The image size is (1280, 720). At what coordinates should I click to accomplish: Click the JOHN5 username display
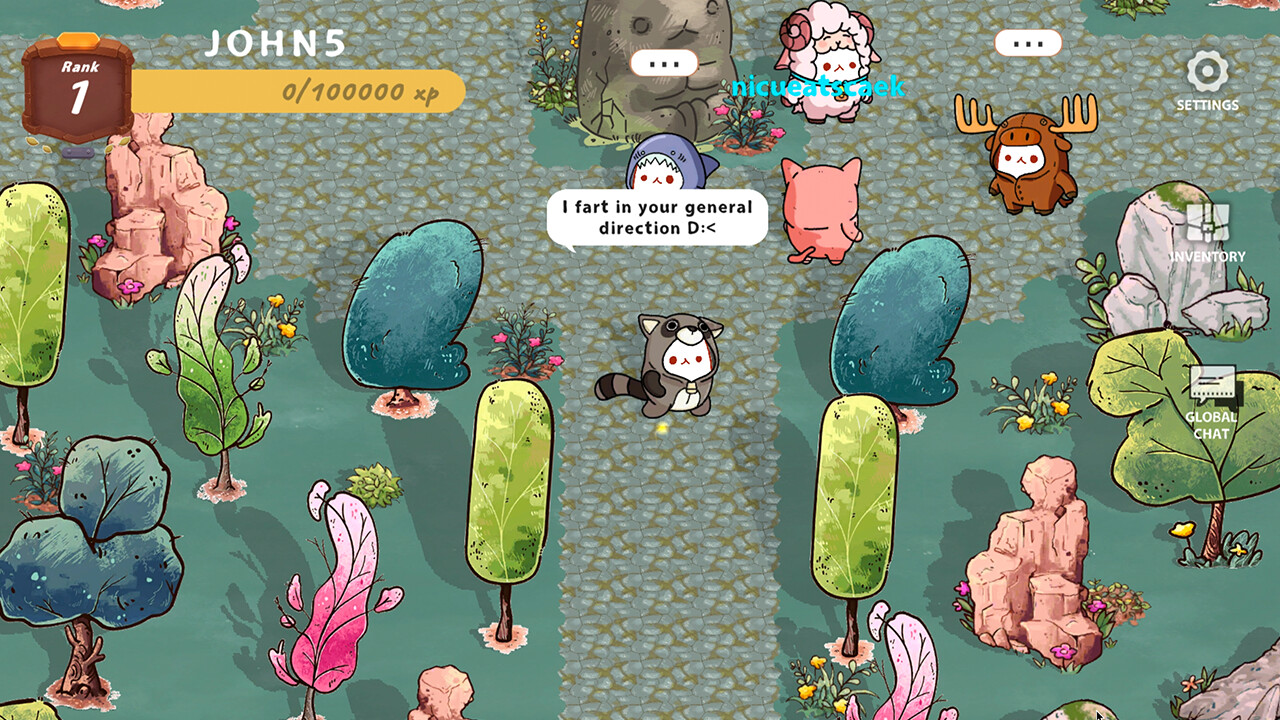pyautogui.click(x=274, y=44)
